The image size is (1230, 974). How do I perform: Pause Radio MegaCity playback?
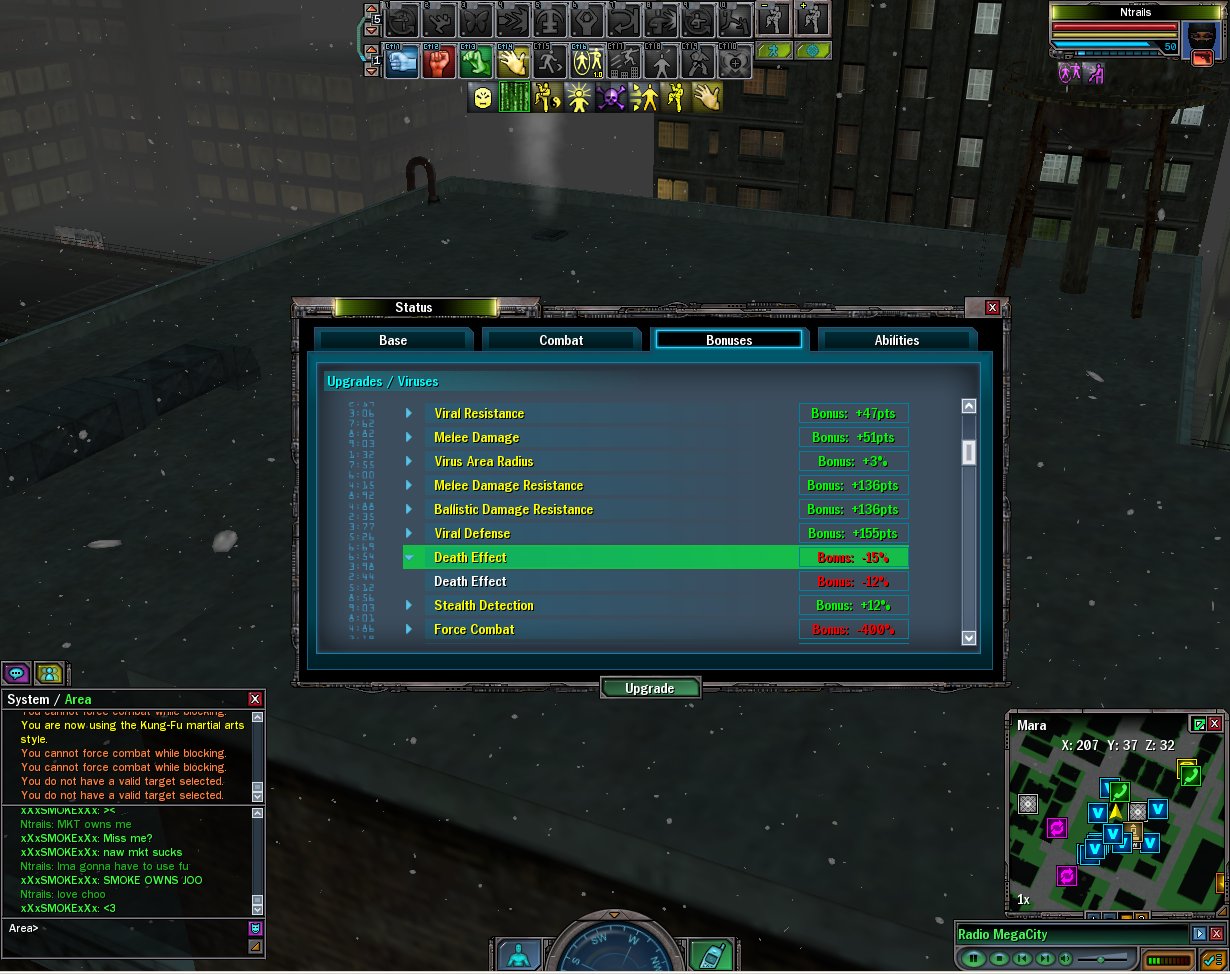tap(972, 958)
